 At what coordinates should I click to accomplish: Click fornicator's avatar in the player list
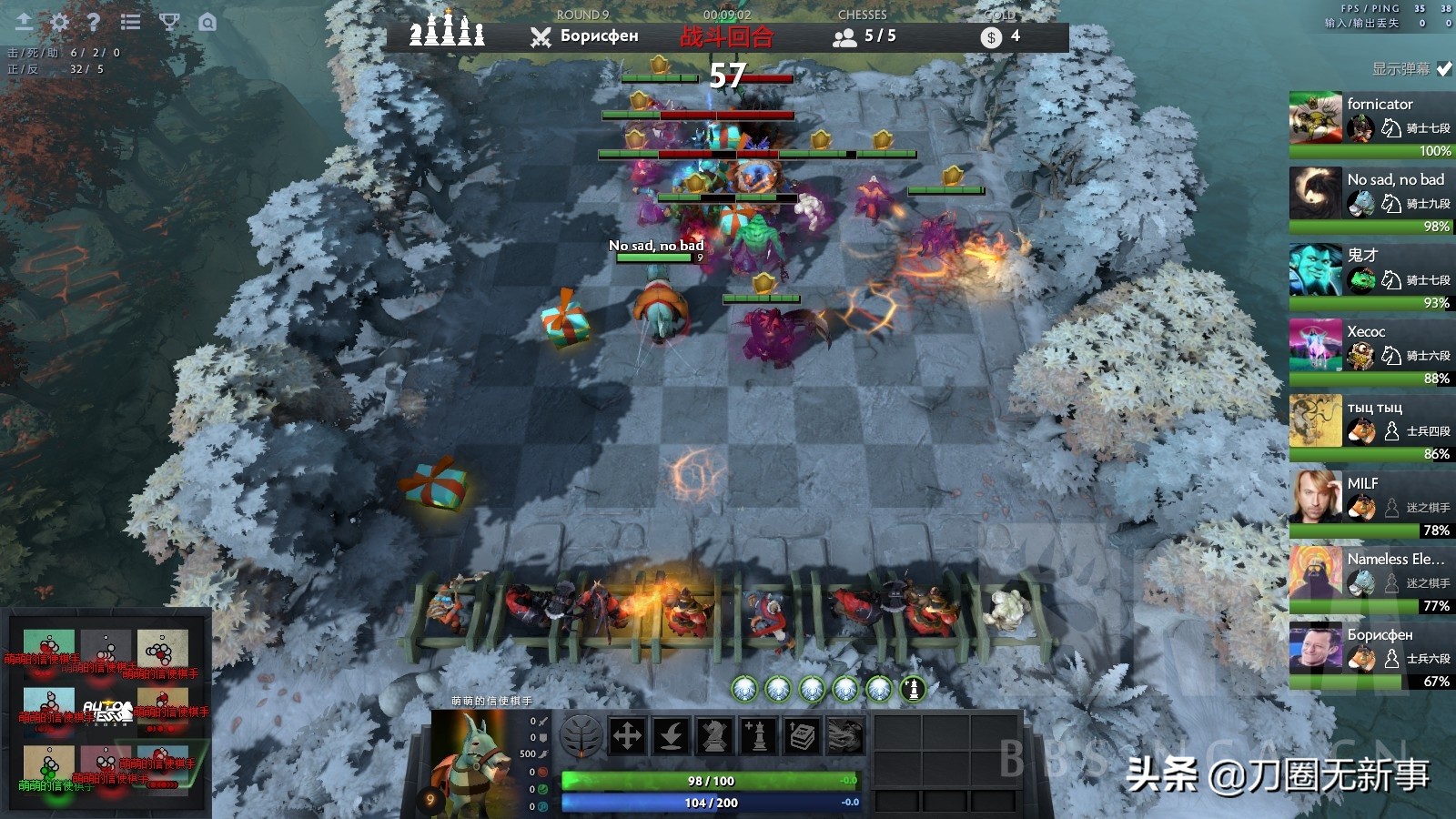pos(1316,119)
